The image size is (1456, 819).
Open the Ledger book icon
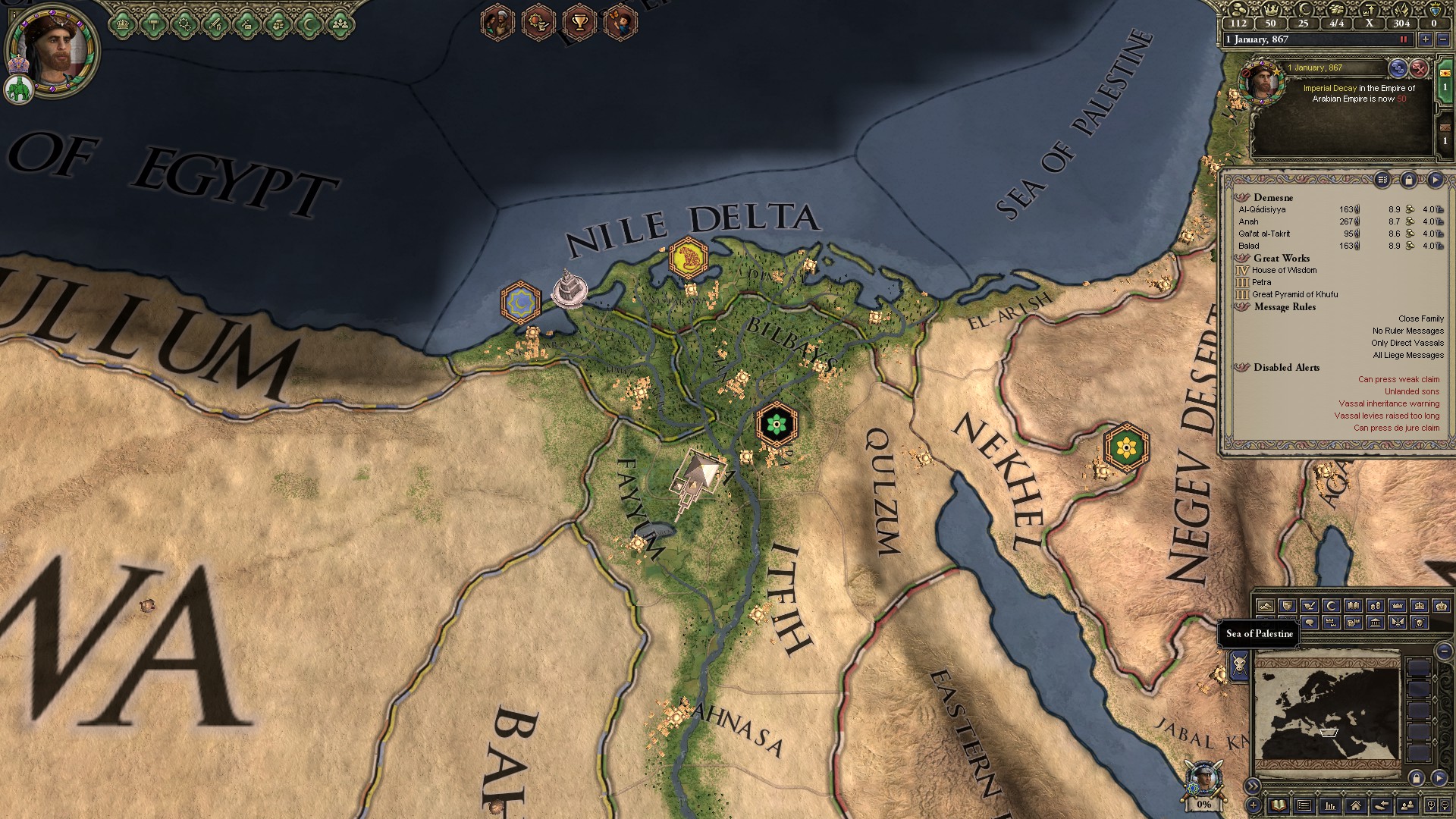pyautogui.click(x=1279, y=806)
